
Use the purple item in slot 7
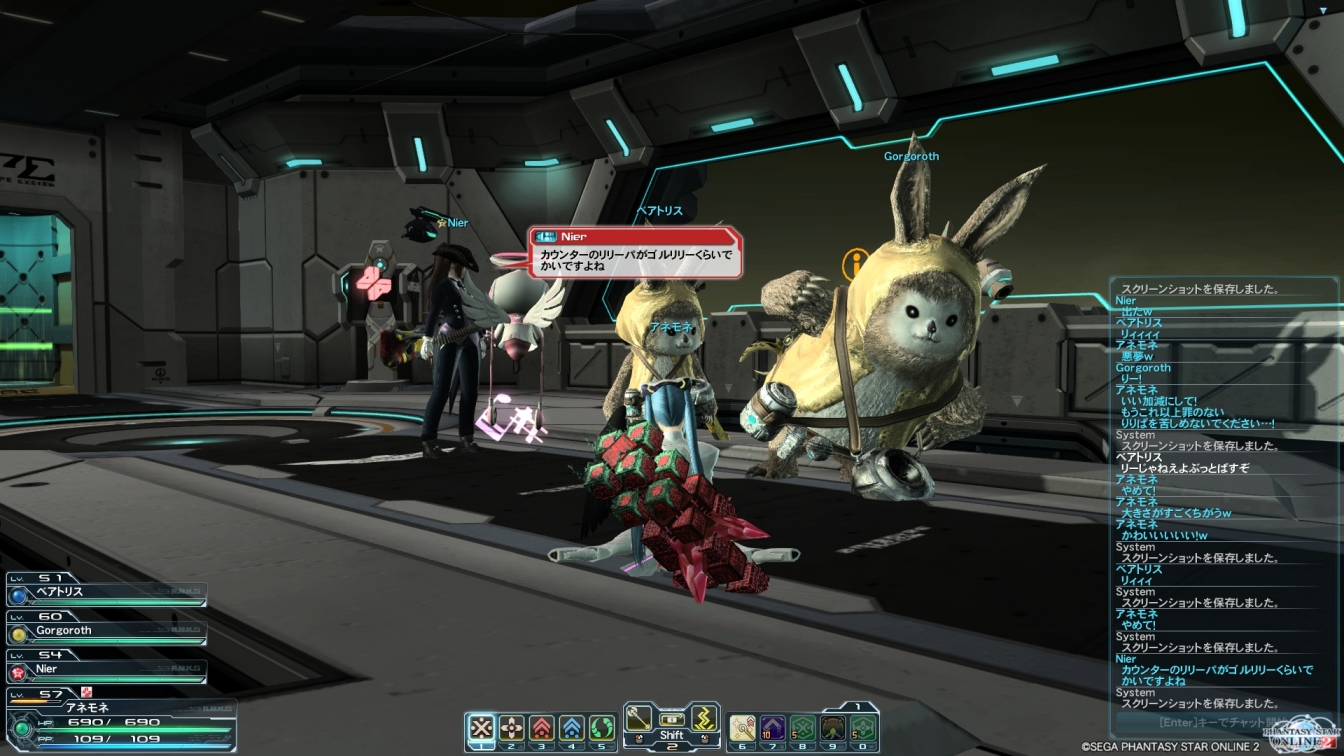[x=773, y=728]
